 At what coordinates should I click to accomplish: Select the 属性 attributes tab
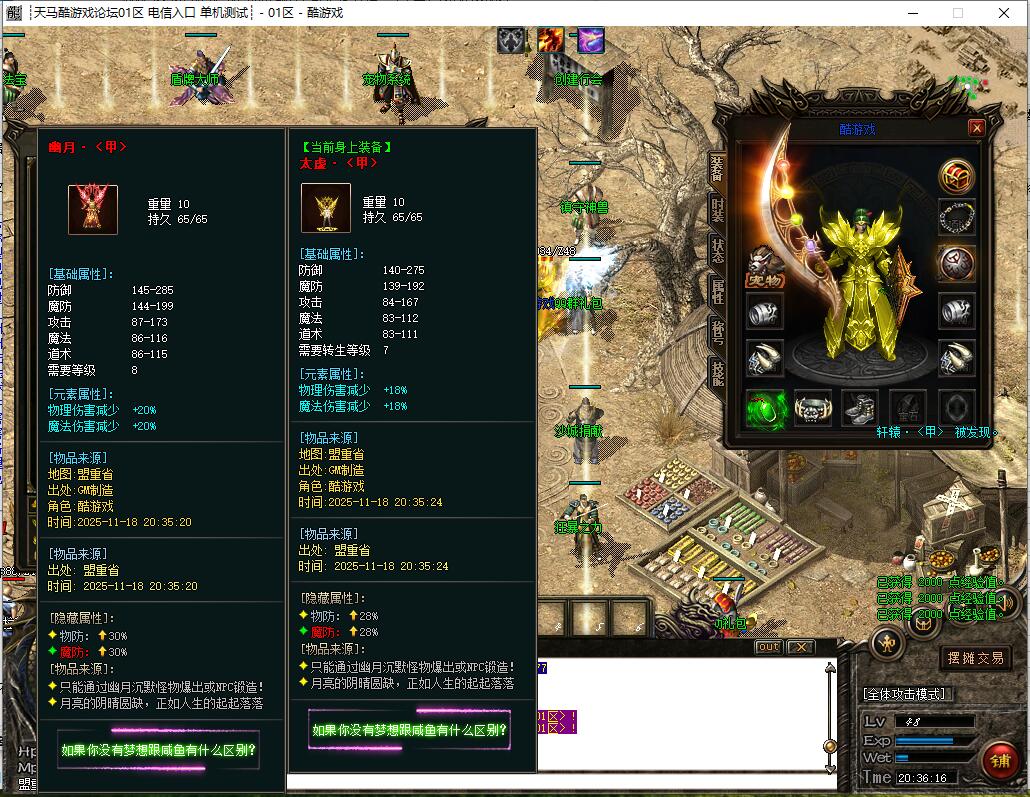click(717, 292)
